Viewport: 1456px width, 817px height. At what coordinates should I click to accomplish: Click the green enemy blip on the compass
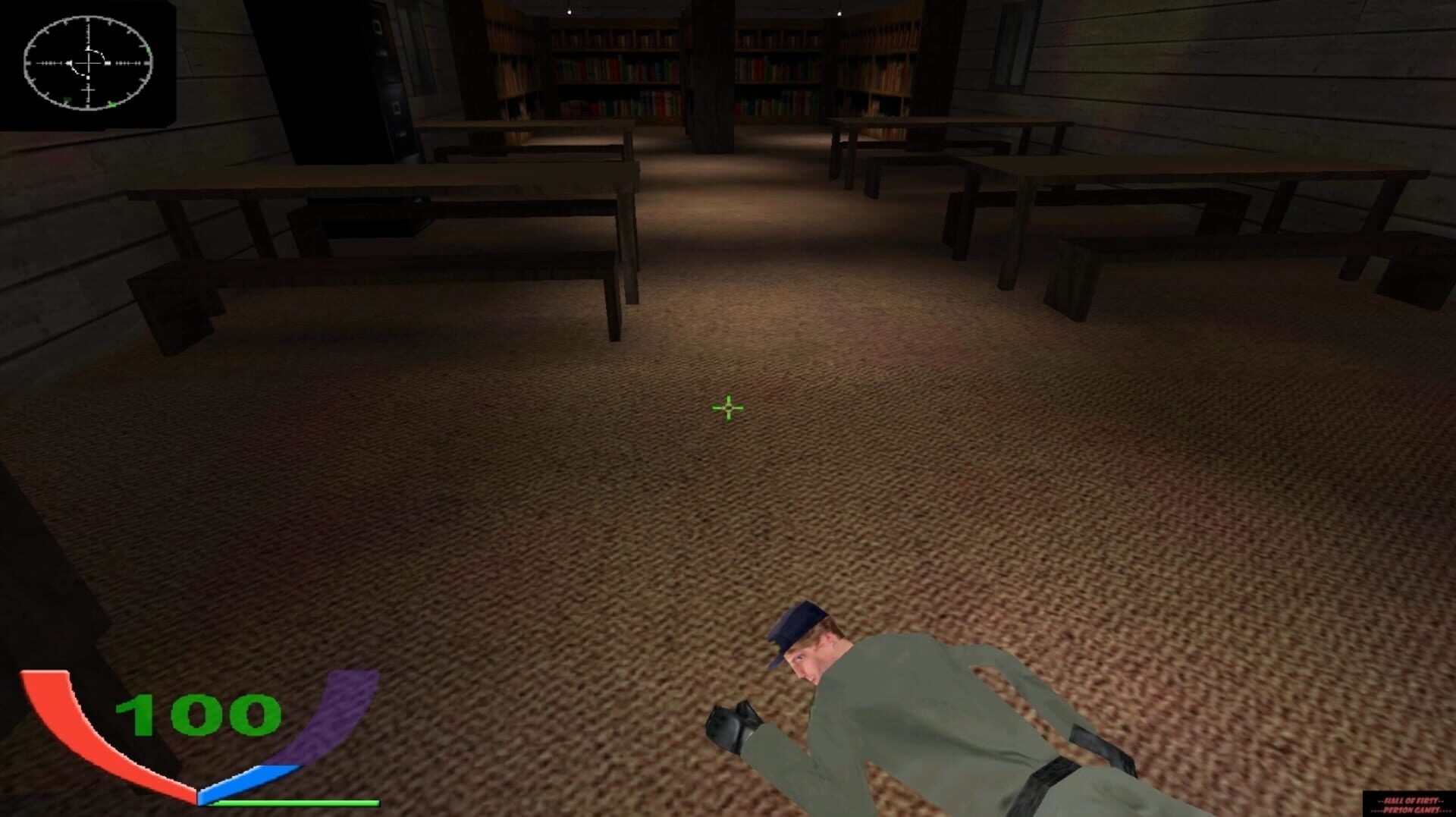[x=112, y=105]
